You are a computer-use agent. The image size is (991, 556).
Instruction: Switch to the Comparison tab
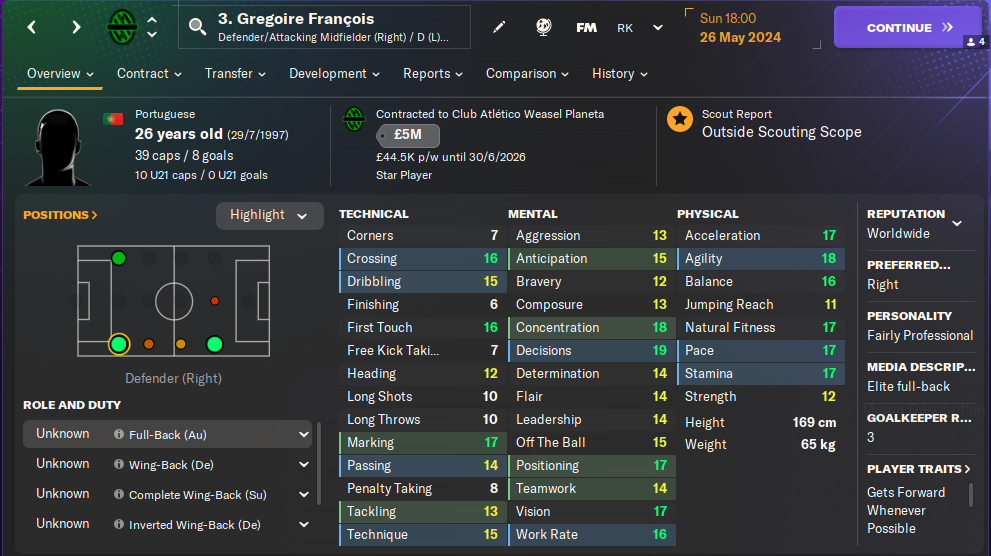coord(527,74)
